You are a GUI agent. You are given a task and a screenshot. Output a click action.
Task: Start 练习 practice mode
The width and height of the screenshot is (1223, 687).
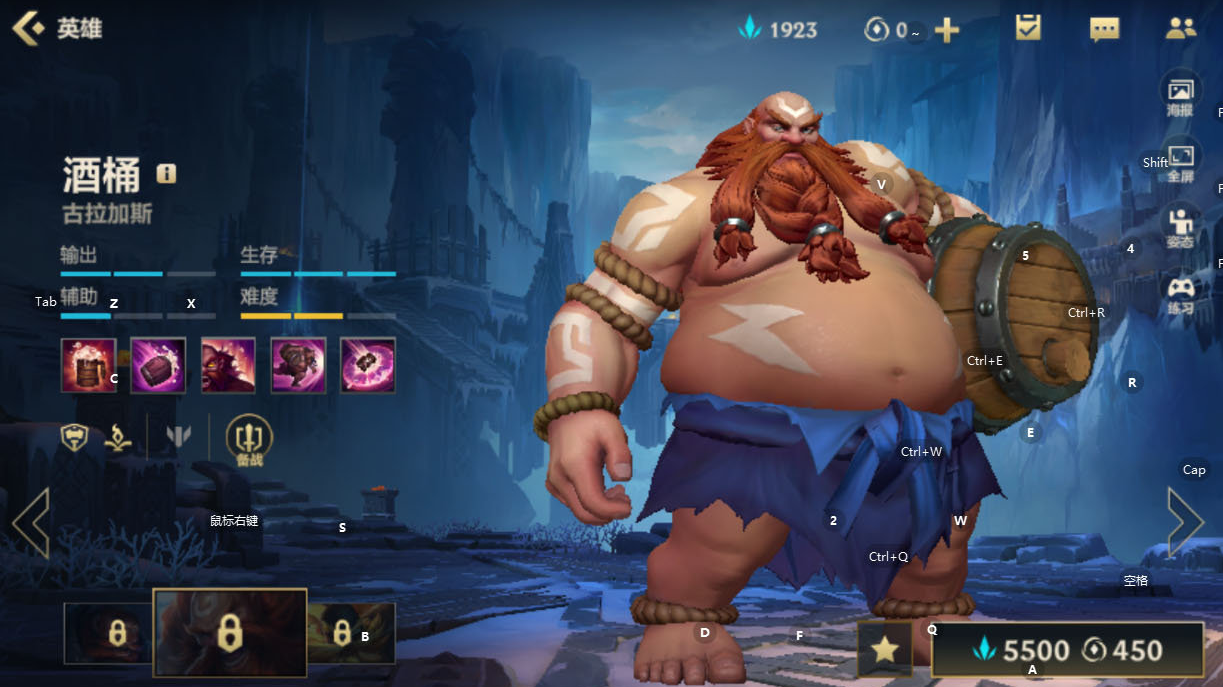[x=1181, y=294]
